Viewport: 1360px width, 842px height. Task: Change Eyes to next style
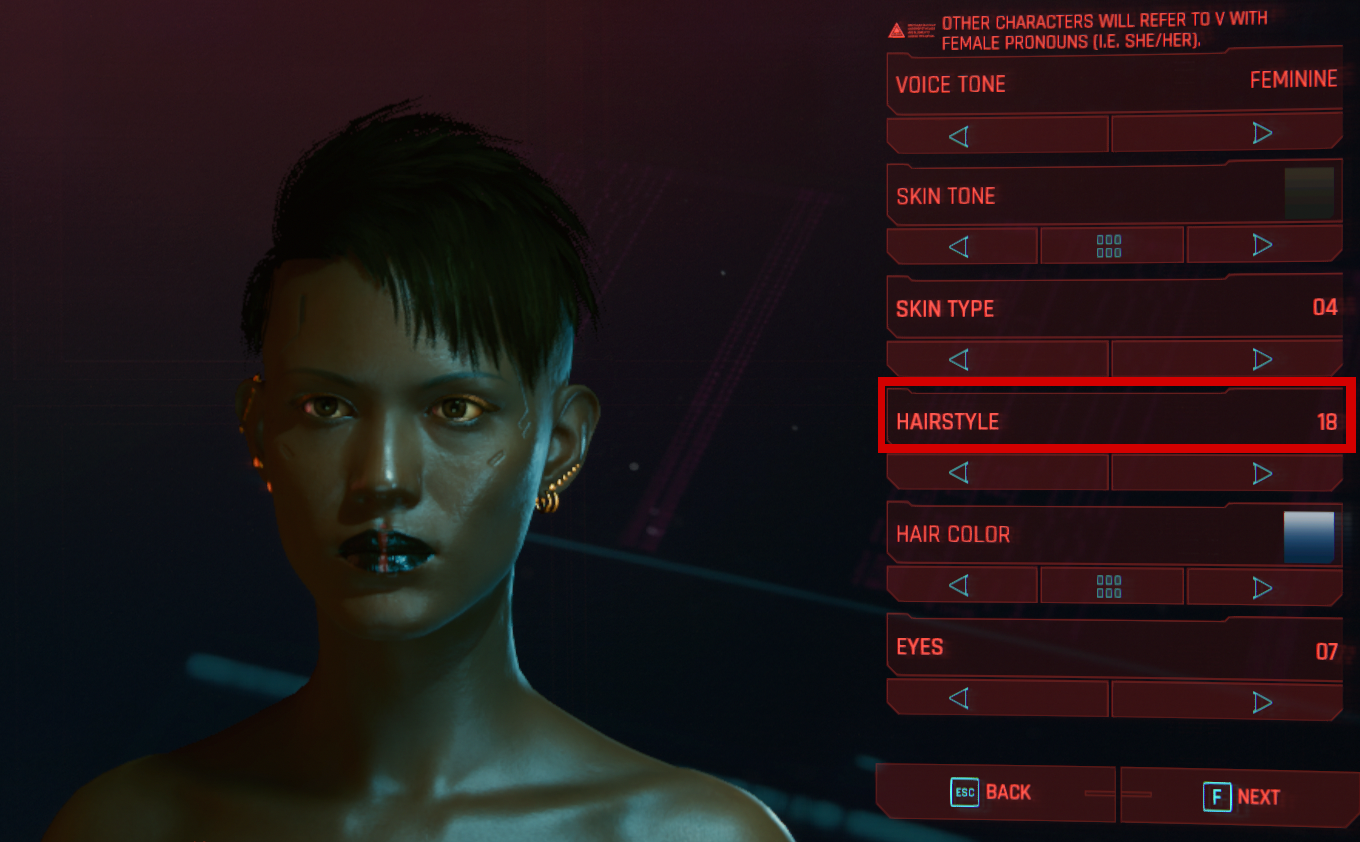(1227, 700)
